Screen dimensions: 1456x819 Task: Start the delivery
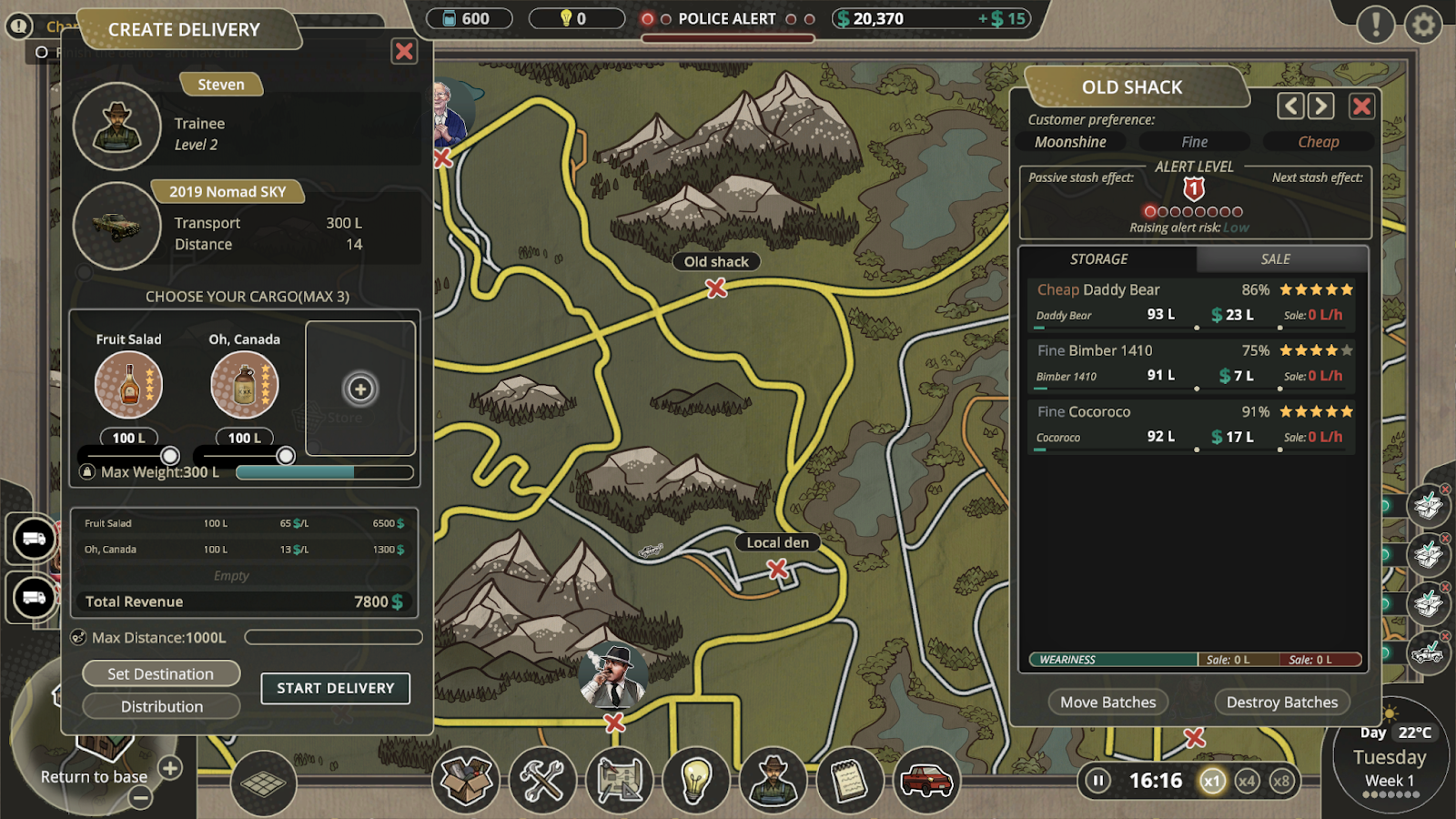click(335, 688)
